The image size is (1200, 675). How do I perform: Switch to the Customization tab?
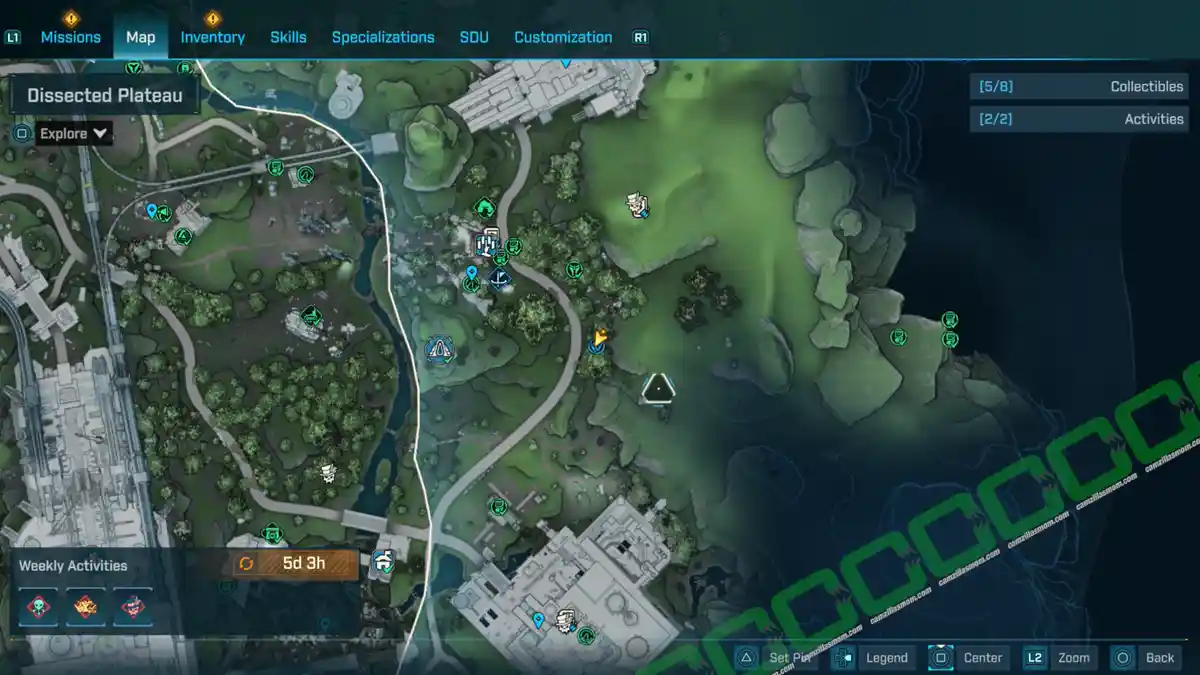coord(563,37)
